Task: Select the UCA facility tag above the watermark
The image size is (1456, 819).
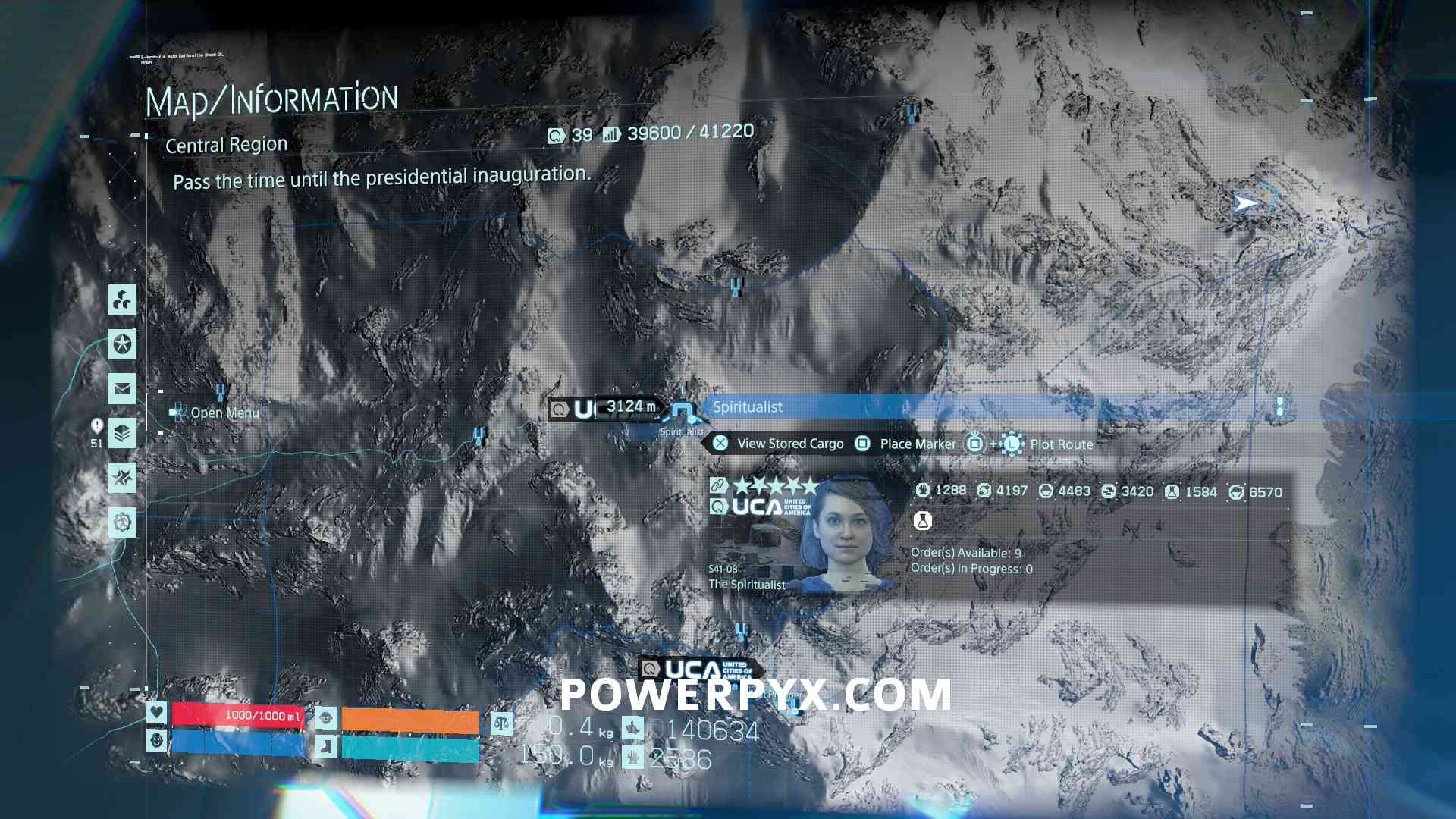Action: [699, 670]
